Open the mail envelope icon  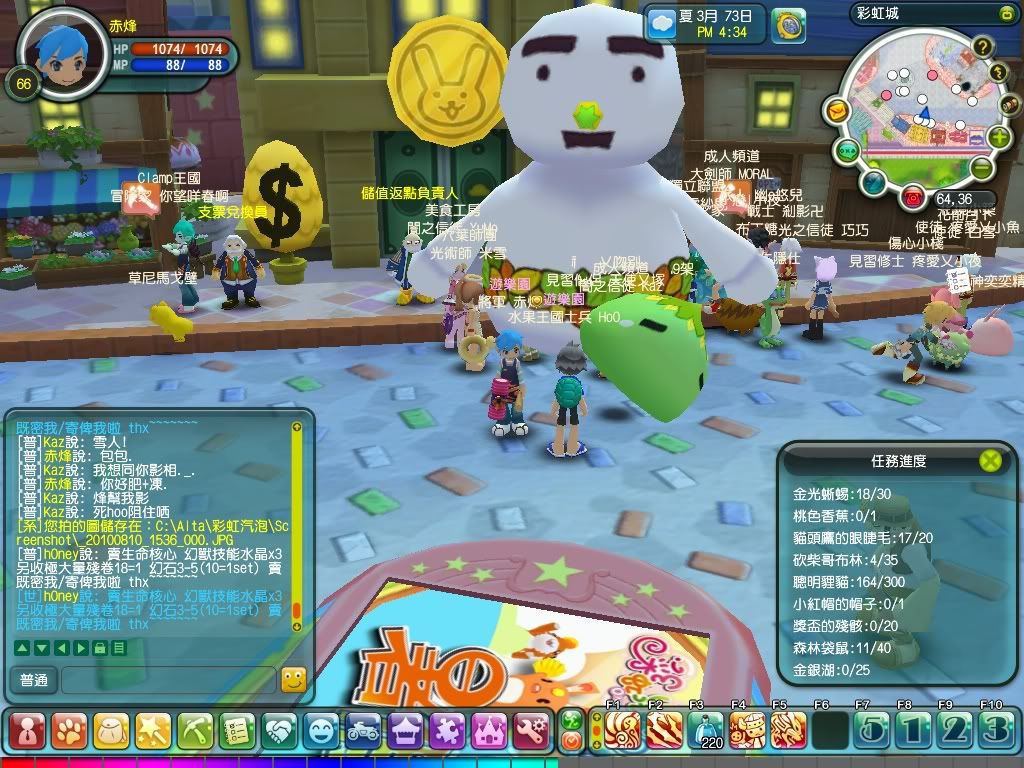[x=838, y=109]
